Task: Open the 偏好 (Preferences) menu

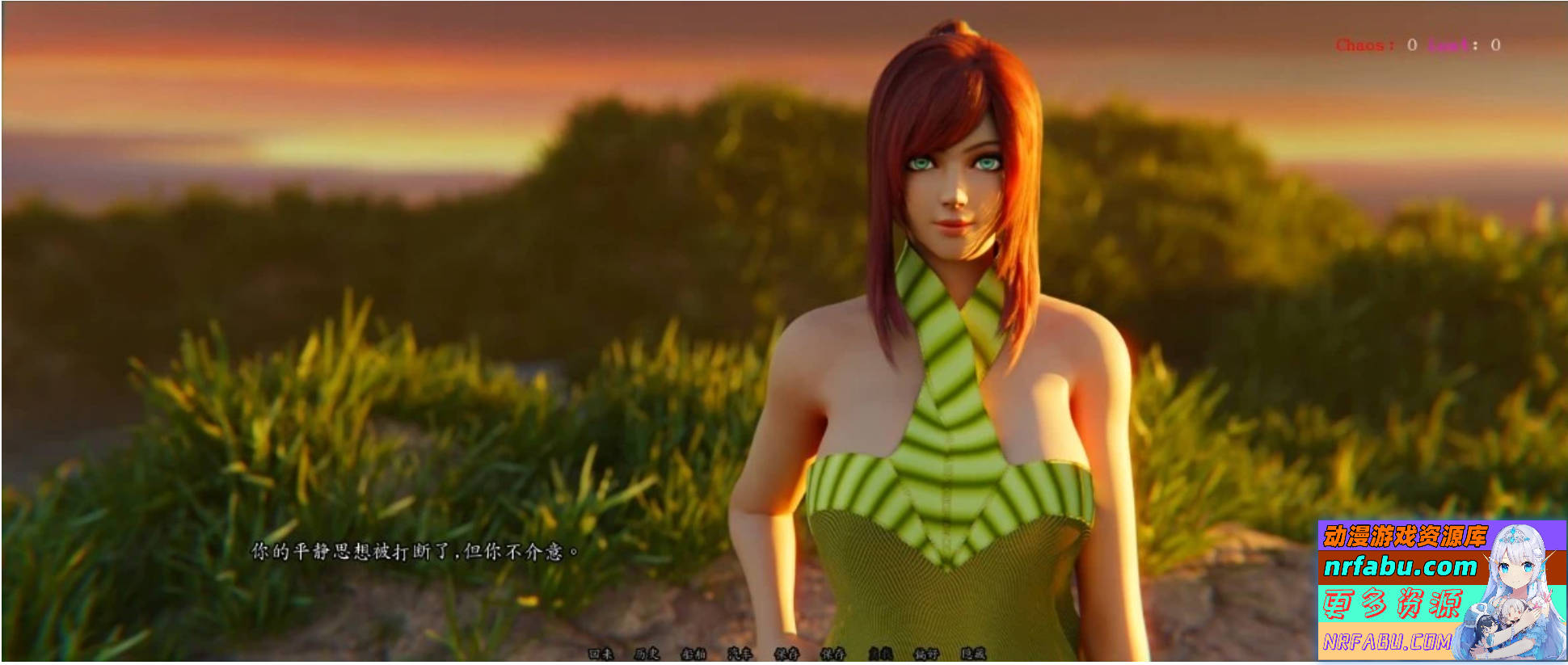Action: click(x=926, y=654)
